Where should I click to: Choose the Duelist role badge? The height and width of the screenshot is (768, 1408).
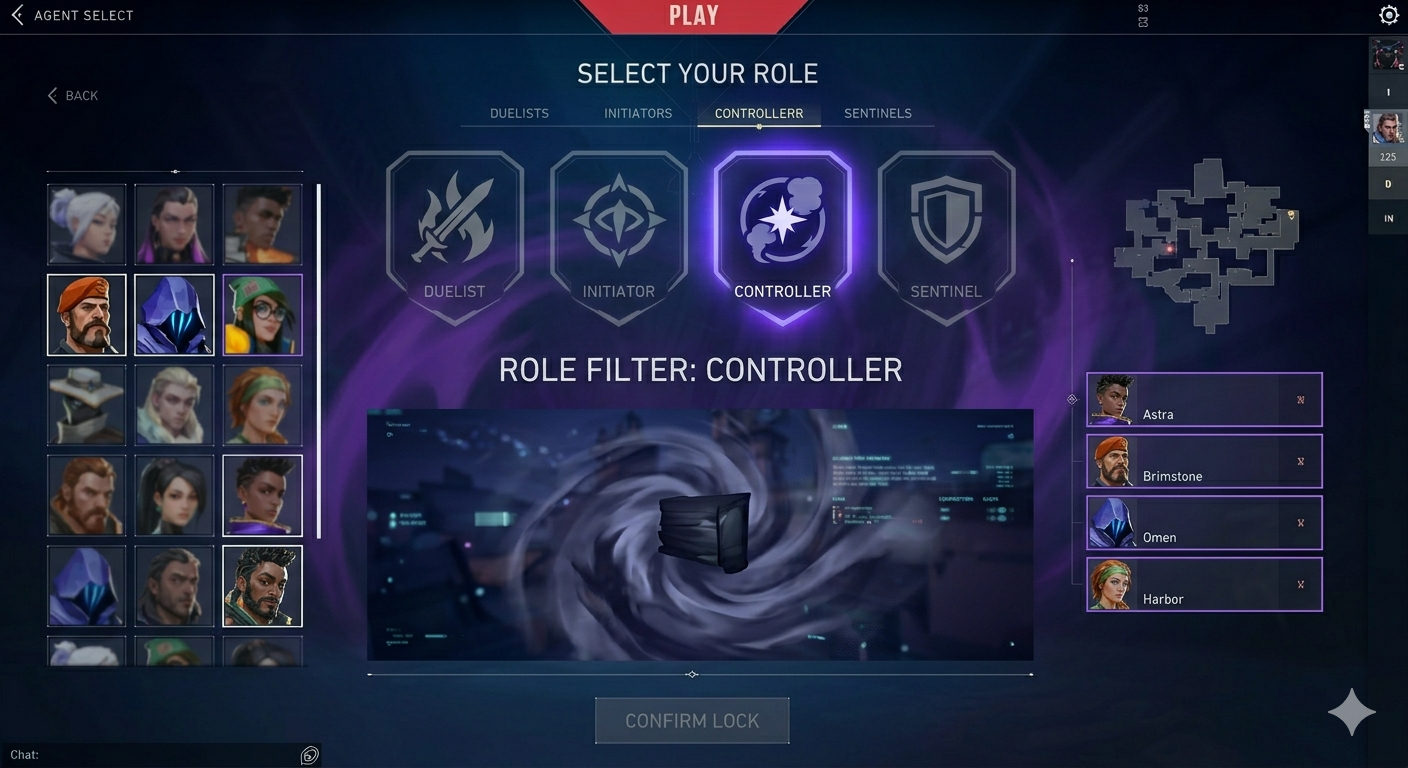pos(455,237)
